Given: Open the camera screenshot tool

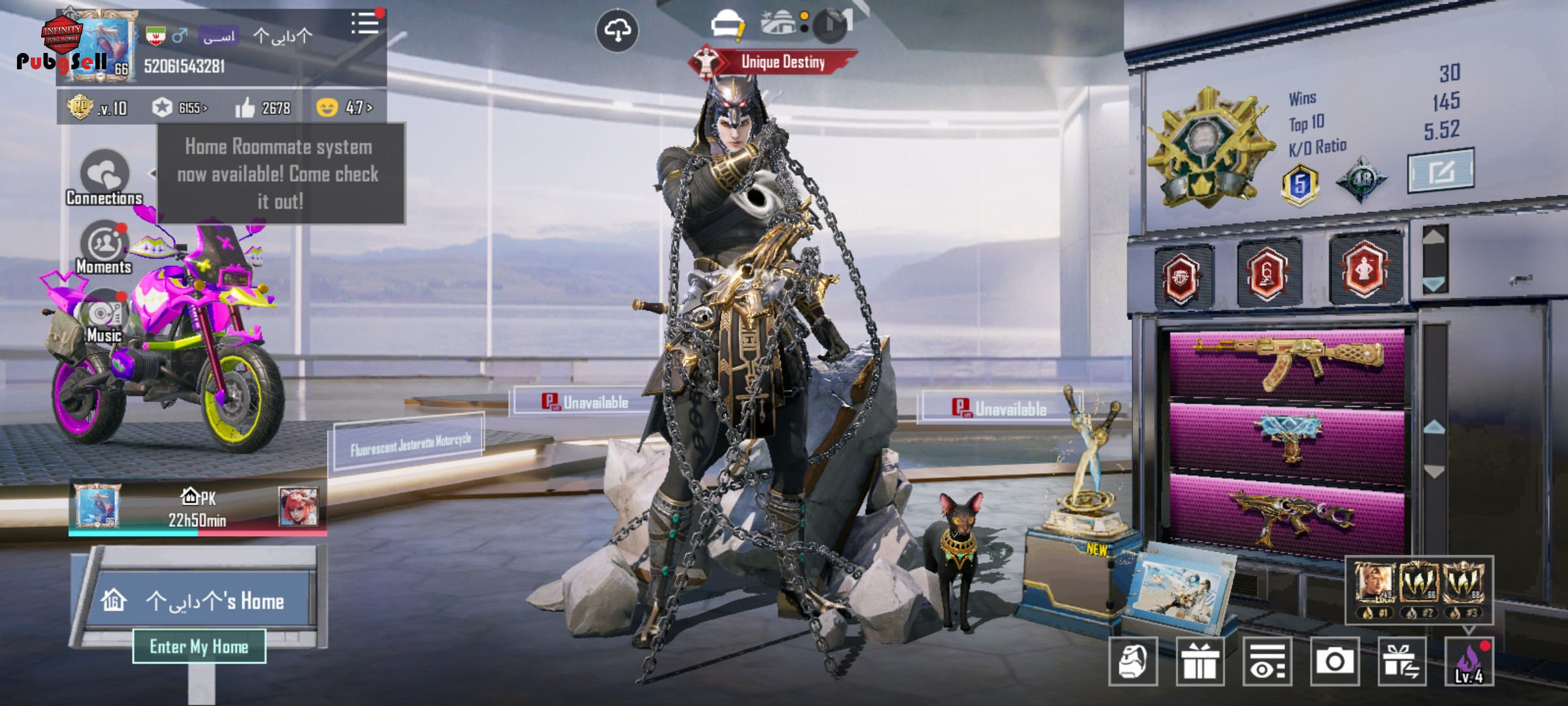Looking at the screenshot, I should (x=1334, y=662).
